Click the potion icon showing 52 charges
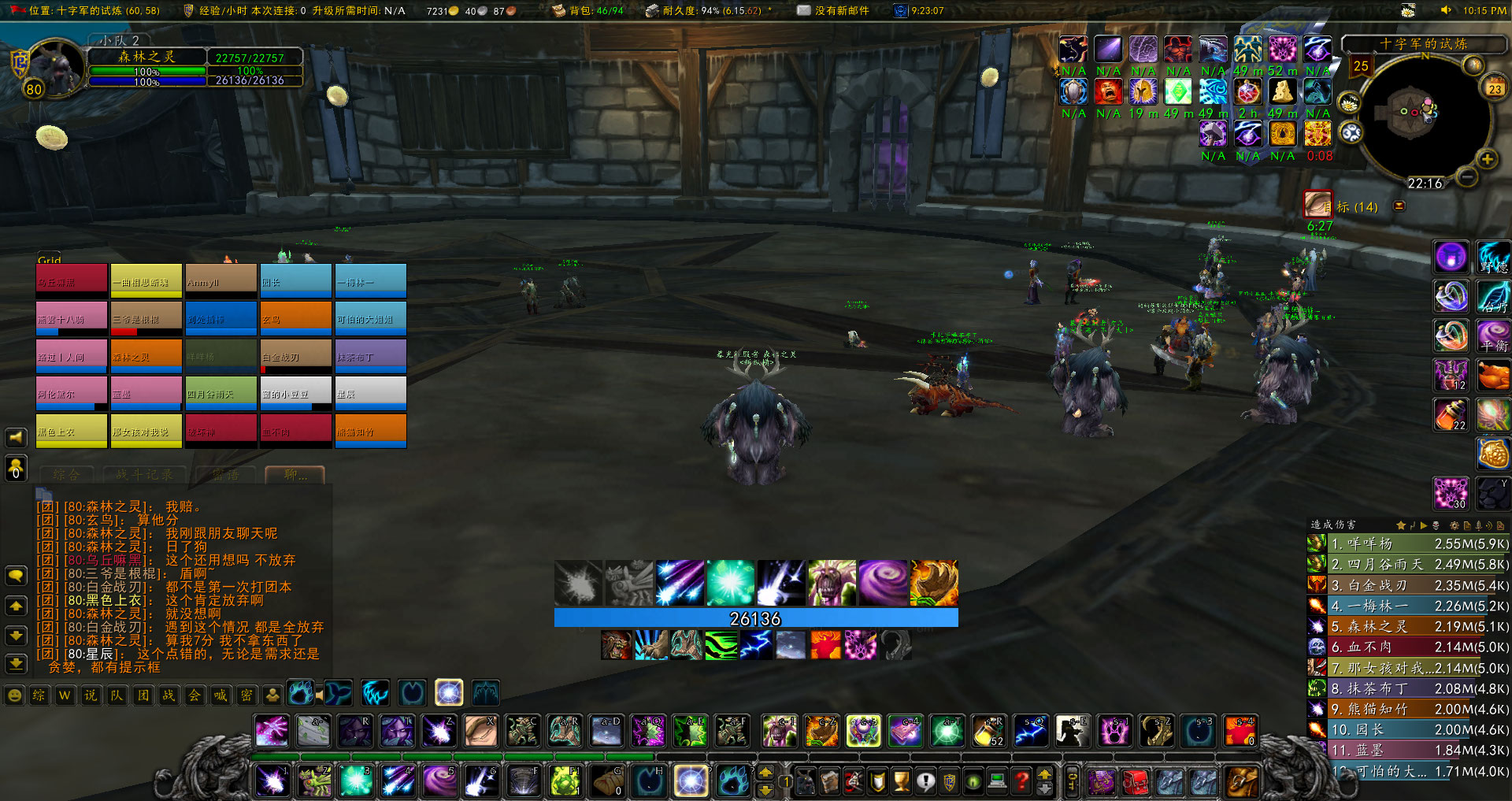This screenshot has height=801, width=1512. coord(990,731)
